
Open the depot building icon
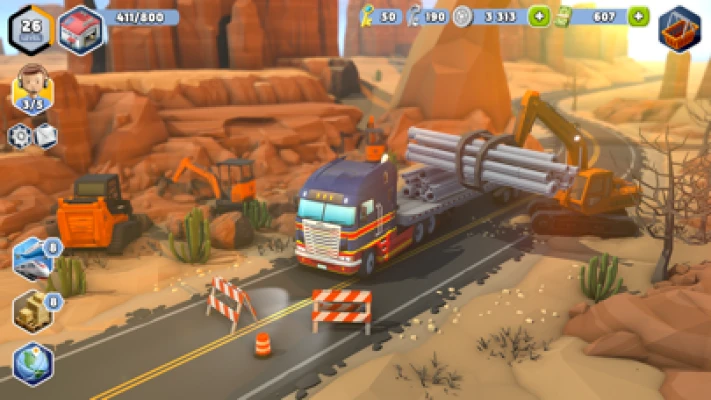80,29
